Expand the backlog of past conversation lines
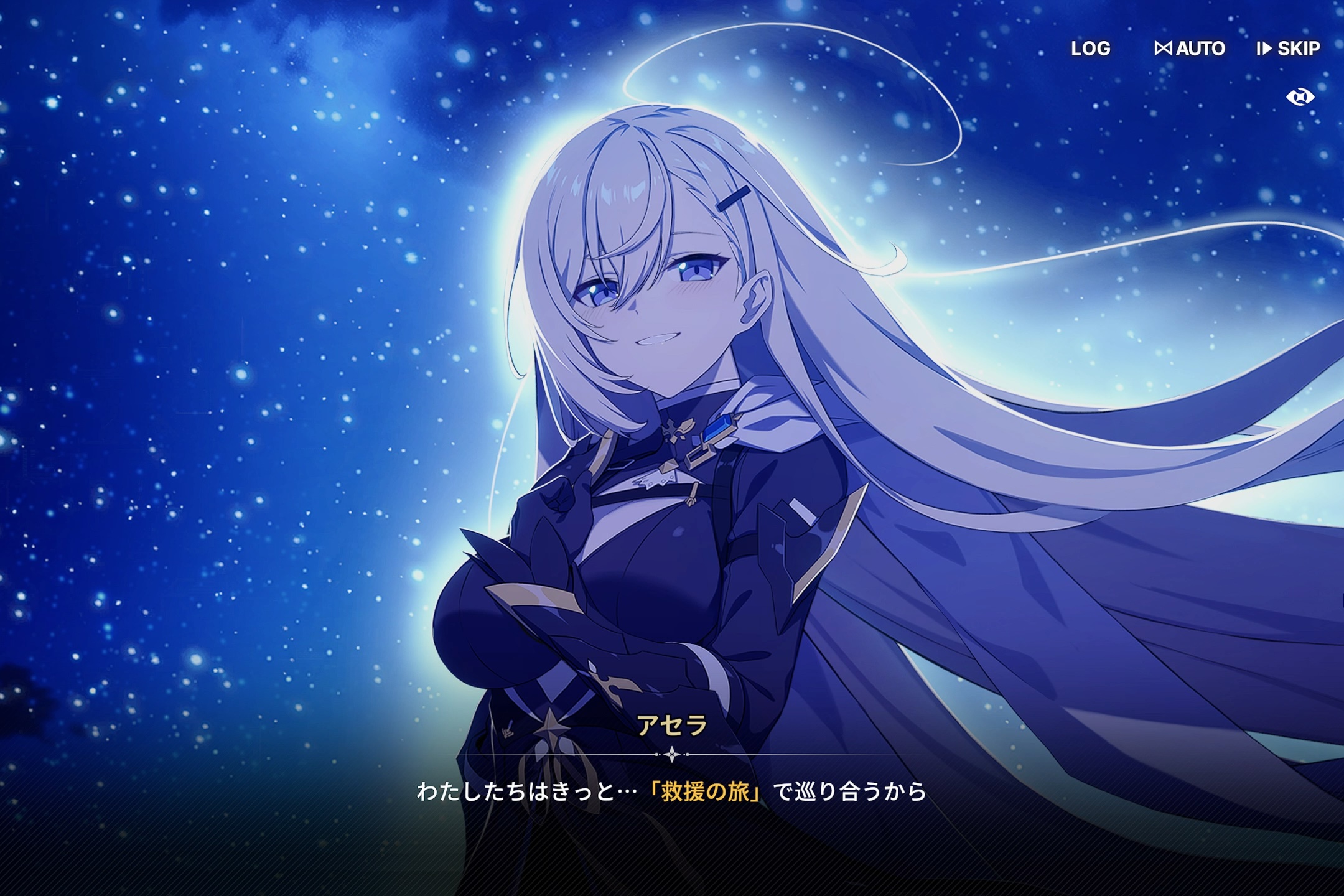This screenshot has width=1344, height=896. tap(1090, 49)
